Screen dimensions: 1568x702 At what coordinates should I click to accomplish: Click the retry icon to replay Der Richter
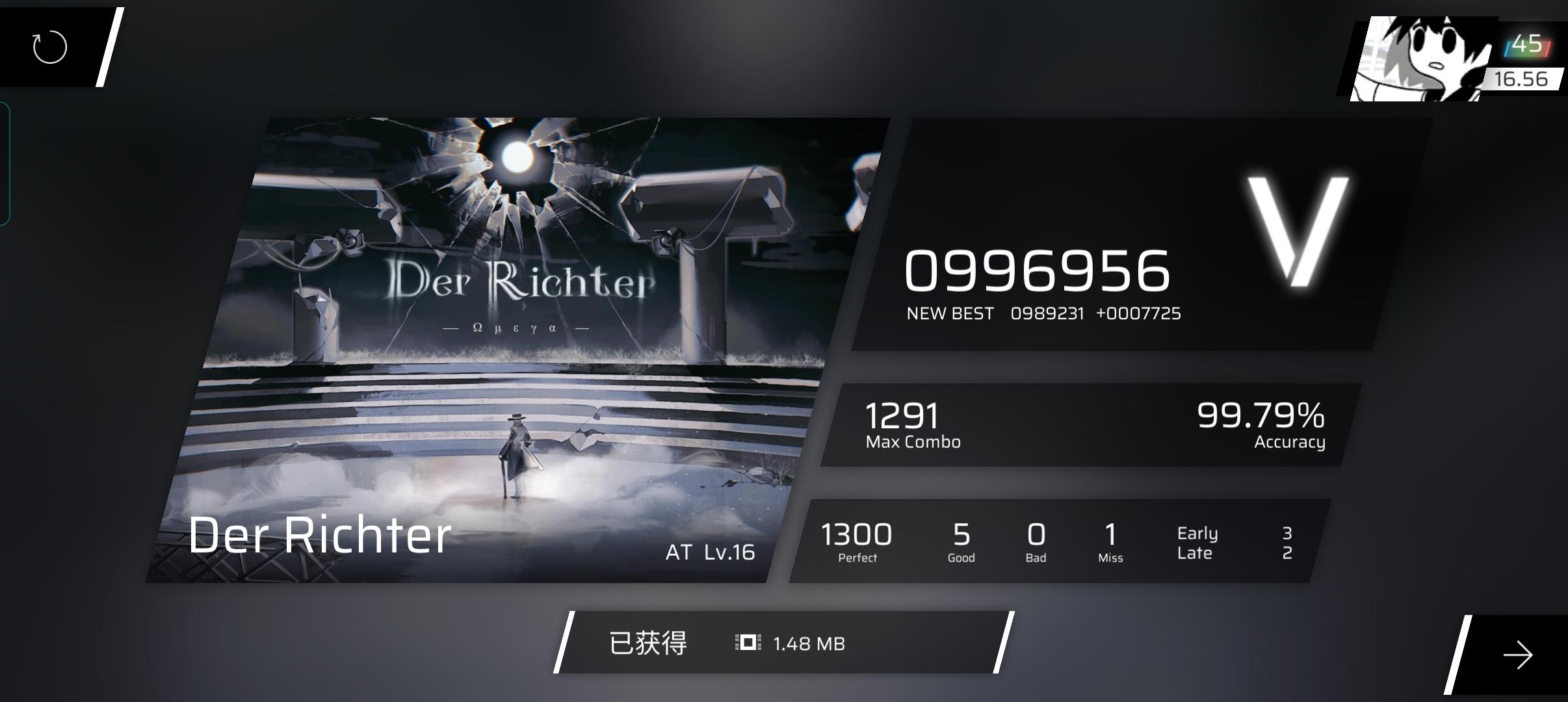[x=51, y=46]
